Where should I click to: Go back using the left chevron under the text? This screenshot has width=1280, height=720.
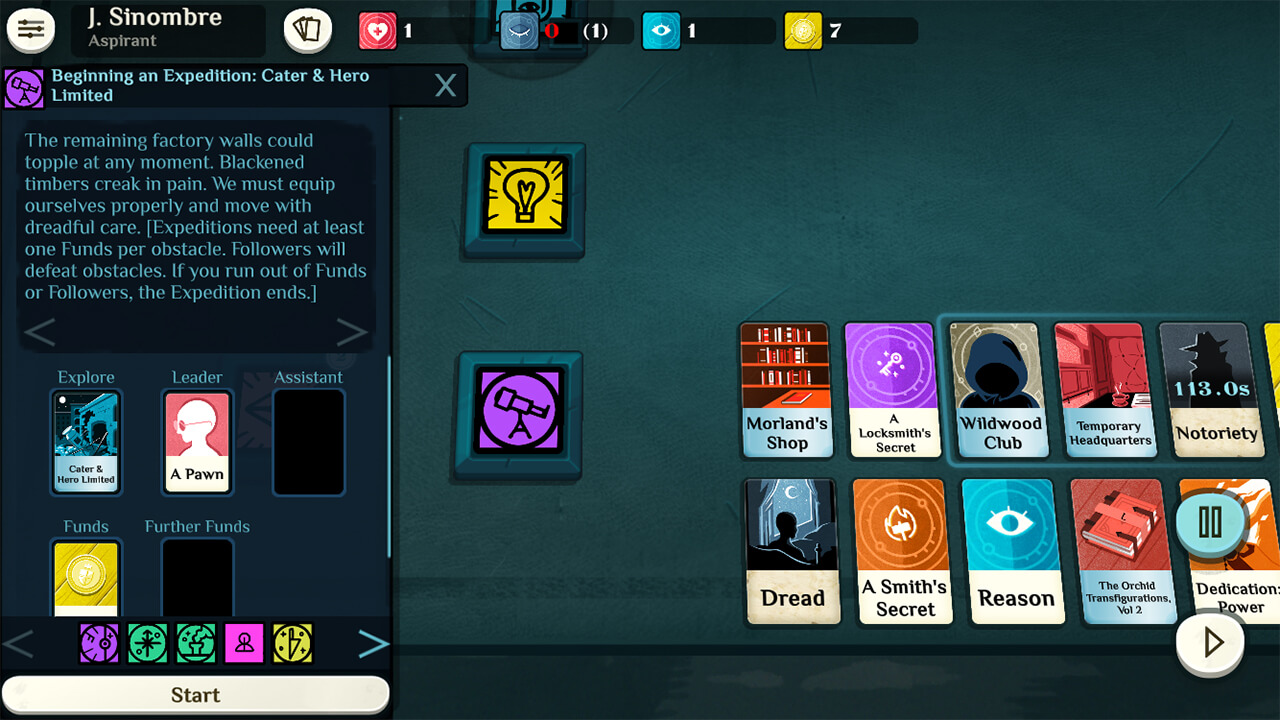tap(40, 331)
